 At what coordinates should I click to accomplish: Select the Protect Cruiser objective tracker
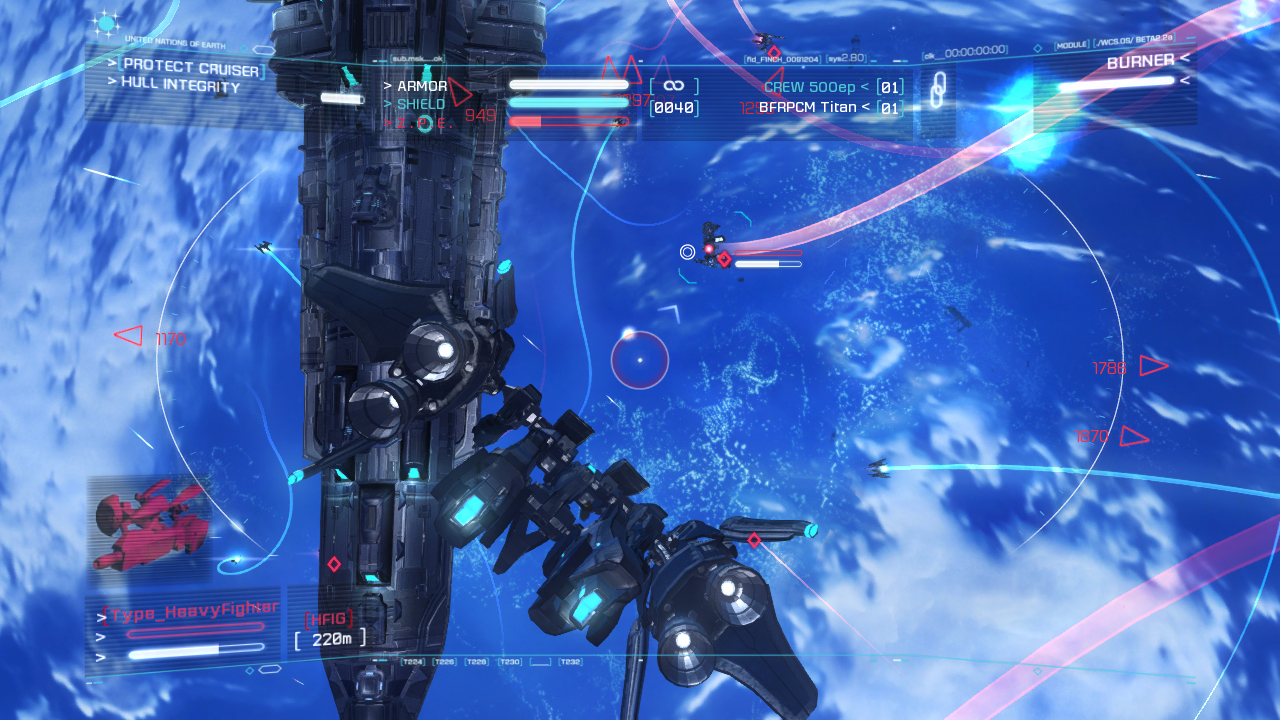click(x=190, y=68)
